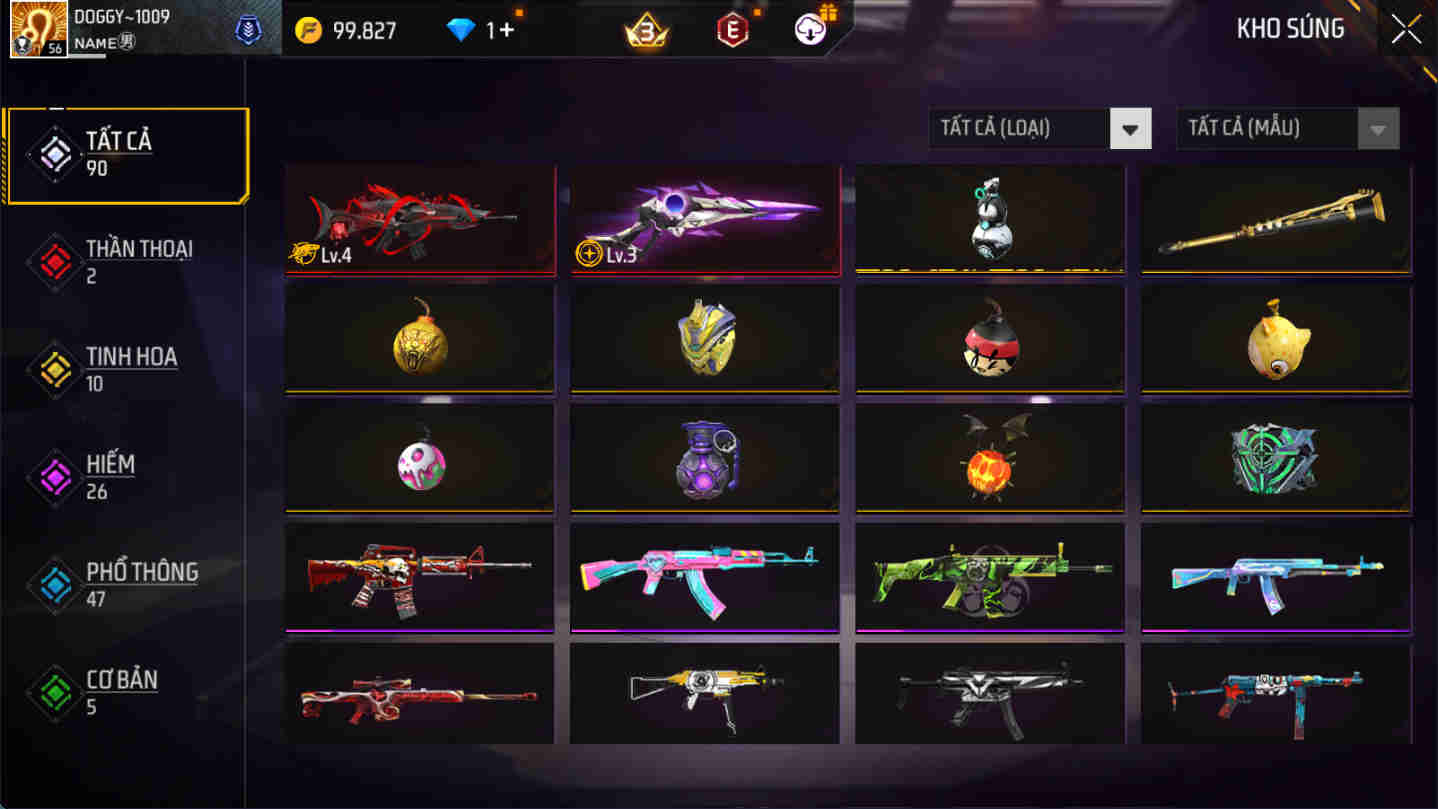The width and height of the screenshot is (1438, 809).
Task: Select the Lv.3 purple sword skin
Action: coord(704,219)
